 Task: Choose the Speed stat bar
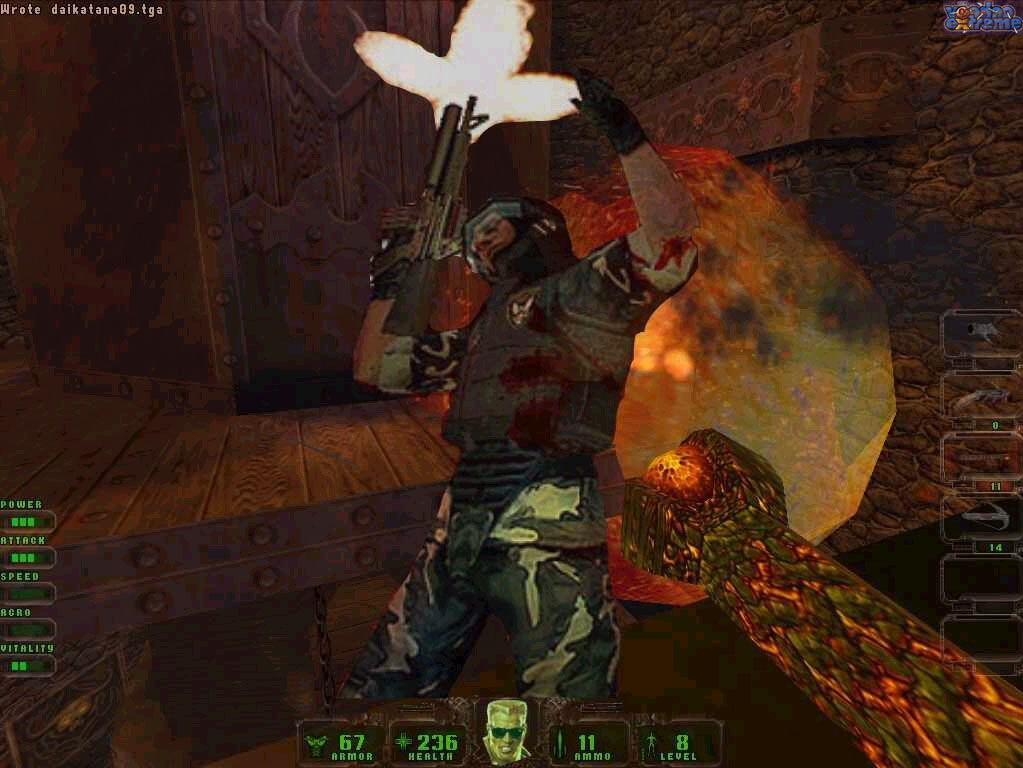point(26,593)
